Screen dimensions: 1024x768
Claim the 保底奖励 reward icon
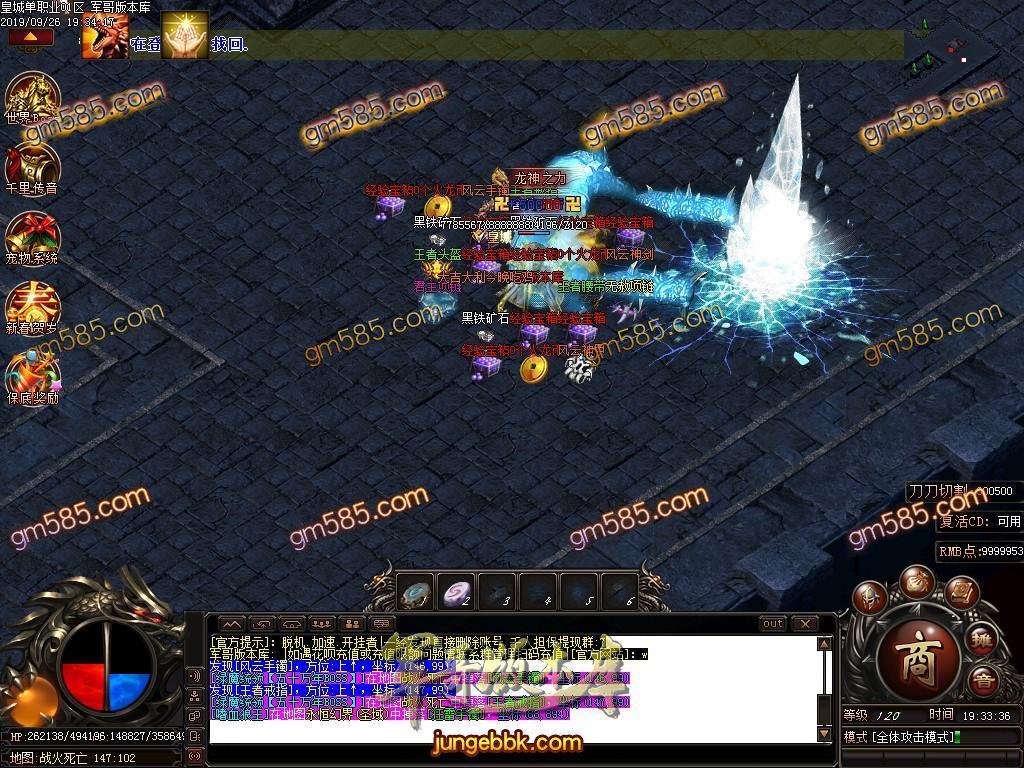33,376
